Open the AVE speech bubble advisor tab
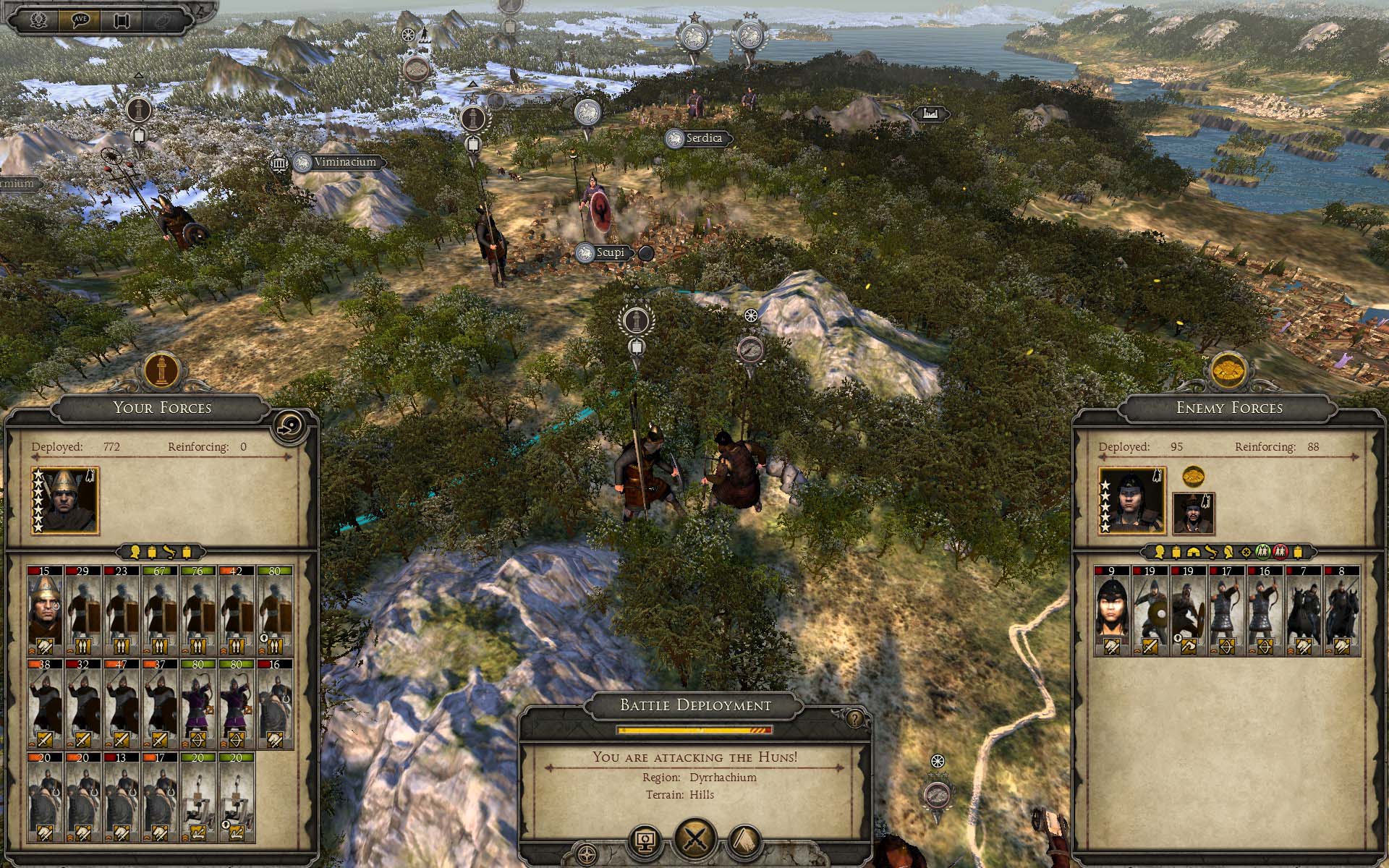 click(80, 20)
